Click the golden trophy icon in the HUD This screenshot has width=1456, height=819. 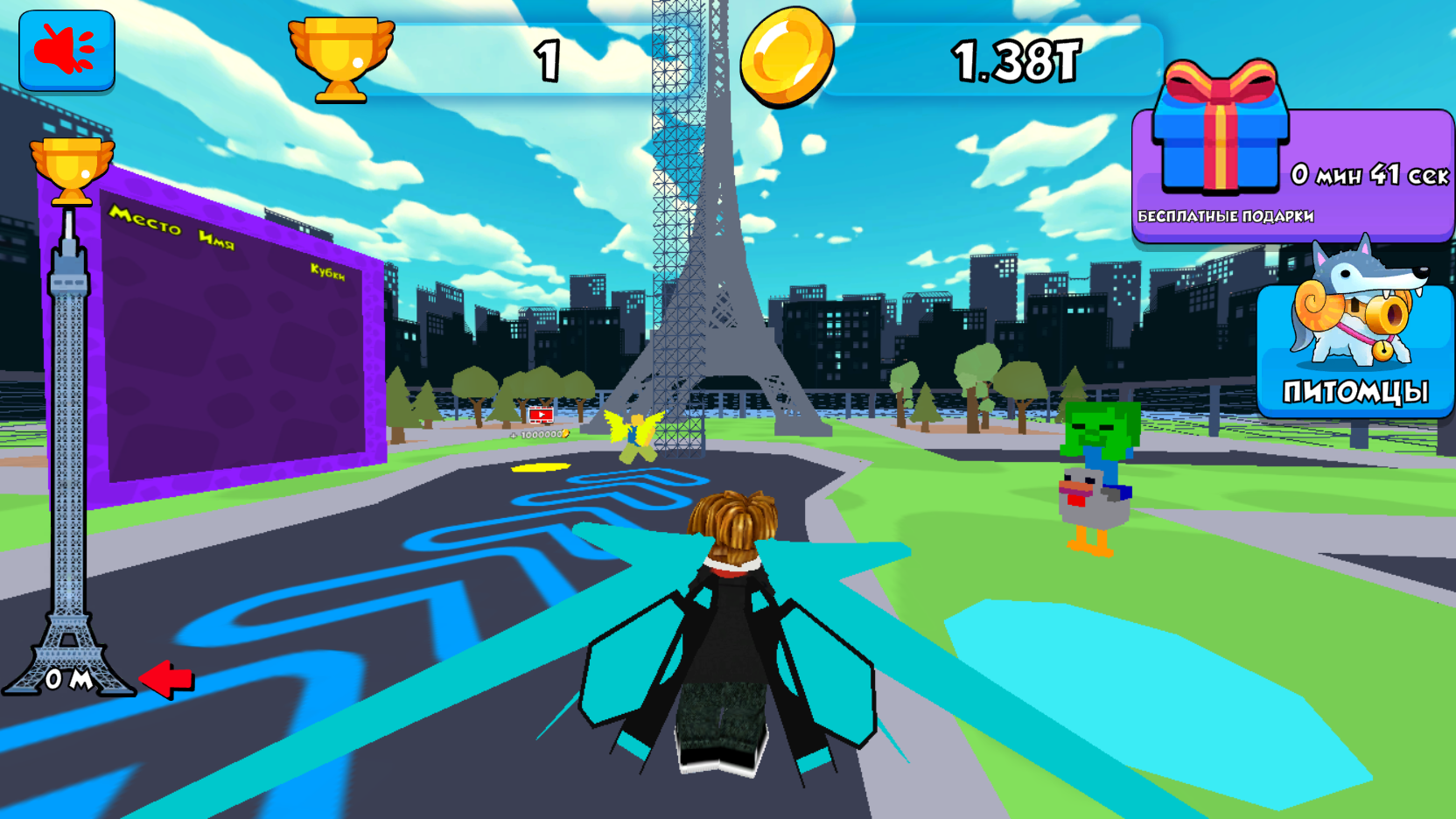coord(341,57)
